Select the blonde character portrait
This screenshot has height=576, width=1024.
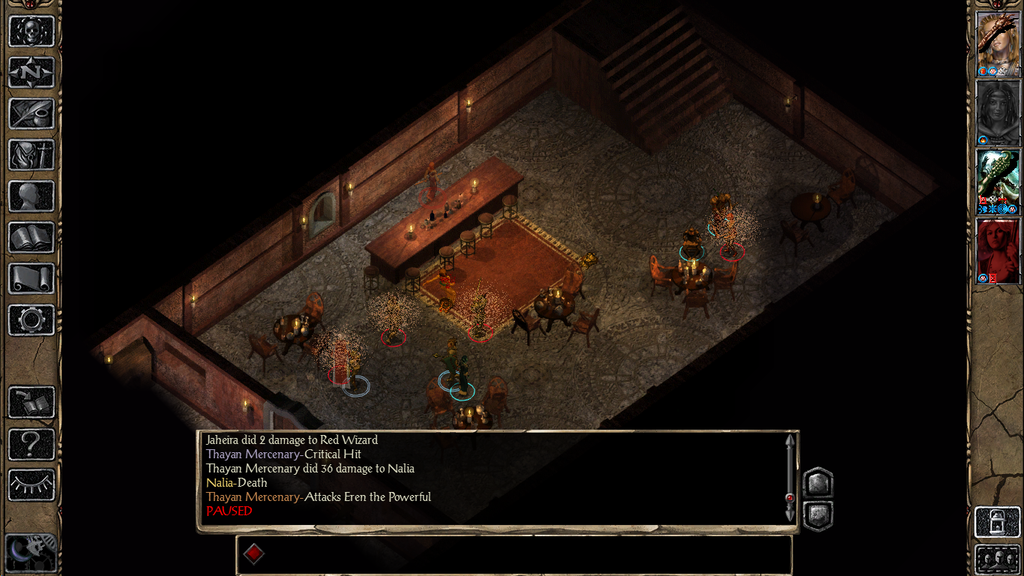997,44
